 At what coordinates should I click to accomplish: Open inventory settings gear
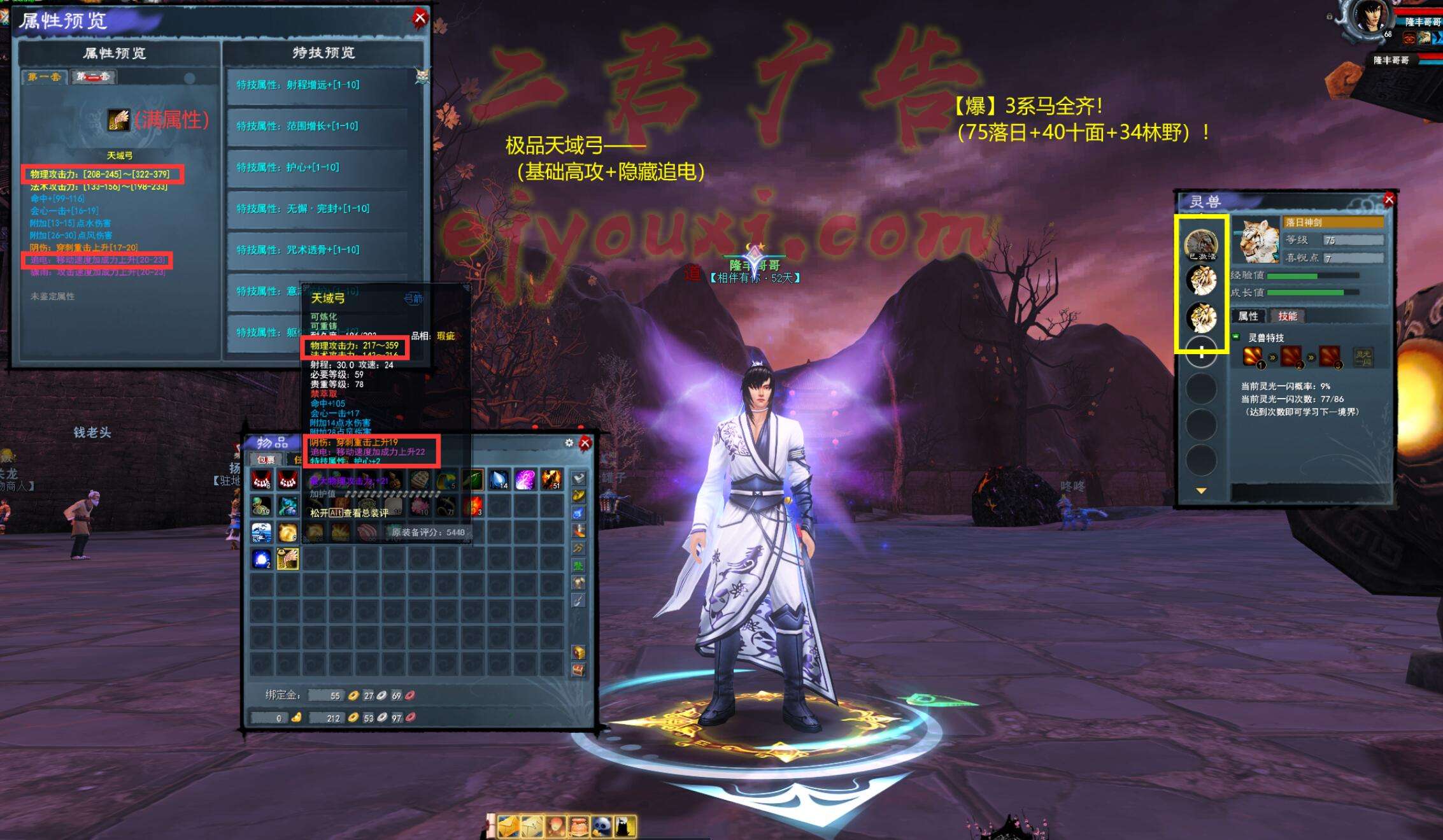point(569,443)
